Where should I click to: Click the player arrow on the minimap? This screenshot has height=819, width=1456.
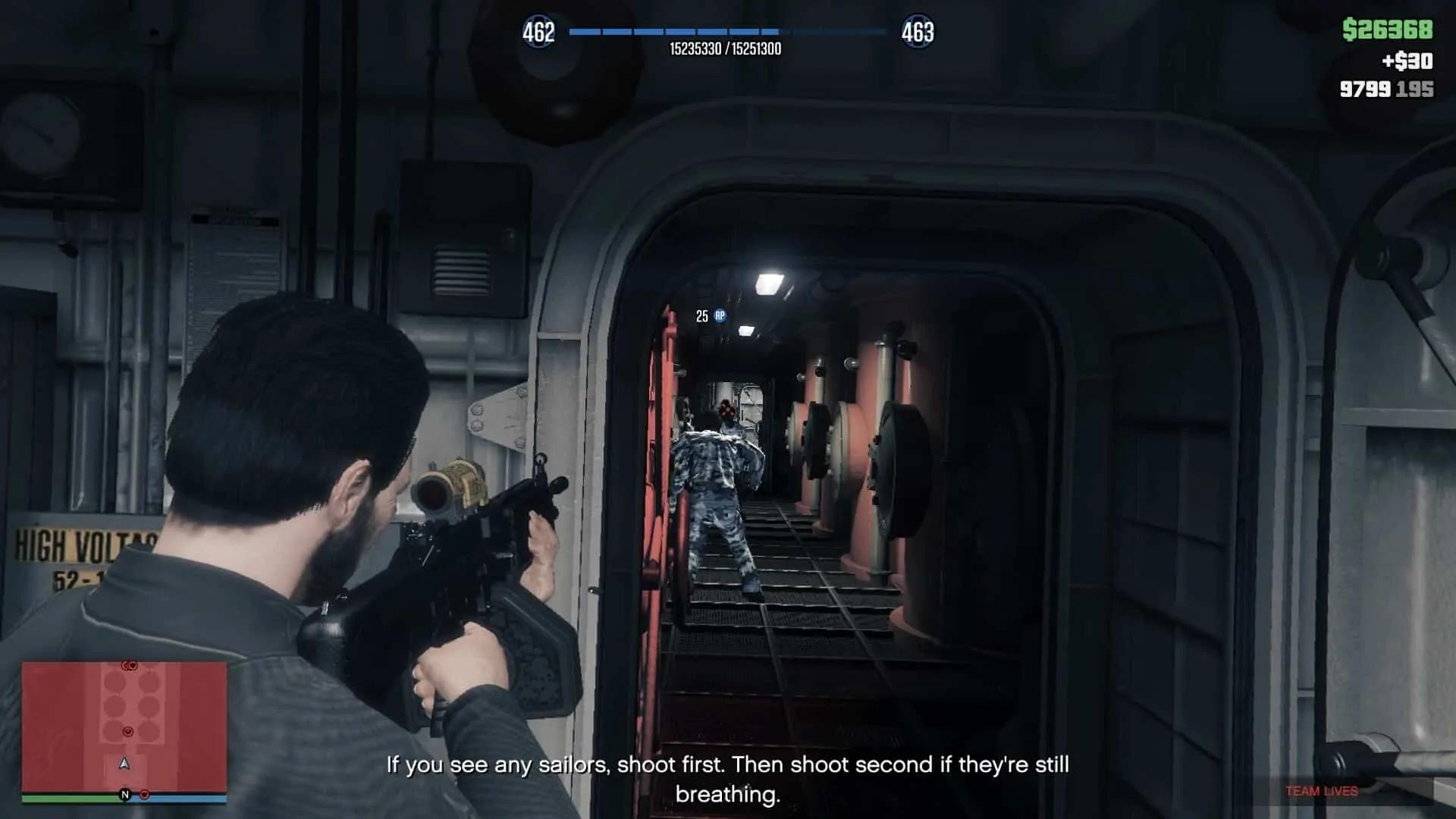124,764
